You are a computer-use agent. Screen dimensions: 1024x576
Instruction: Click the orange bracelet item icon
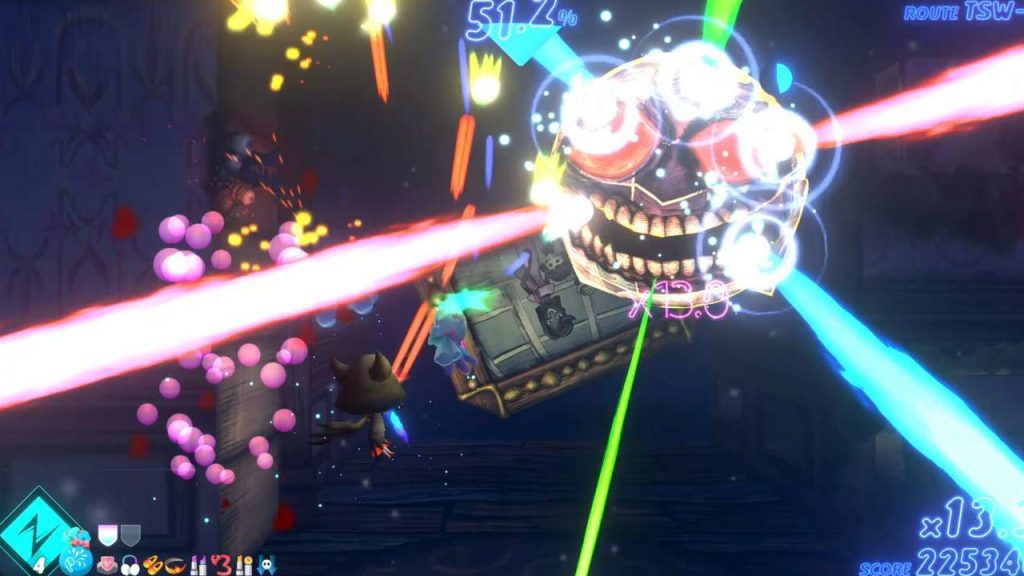click(x=174, y=566)
